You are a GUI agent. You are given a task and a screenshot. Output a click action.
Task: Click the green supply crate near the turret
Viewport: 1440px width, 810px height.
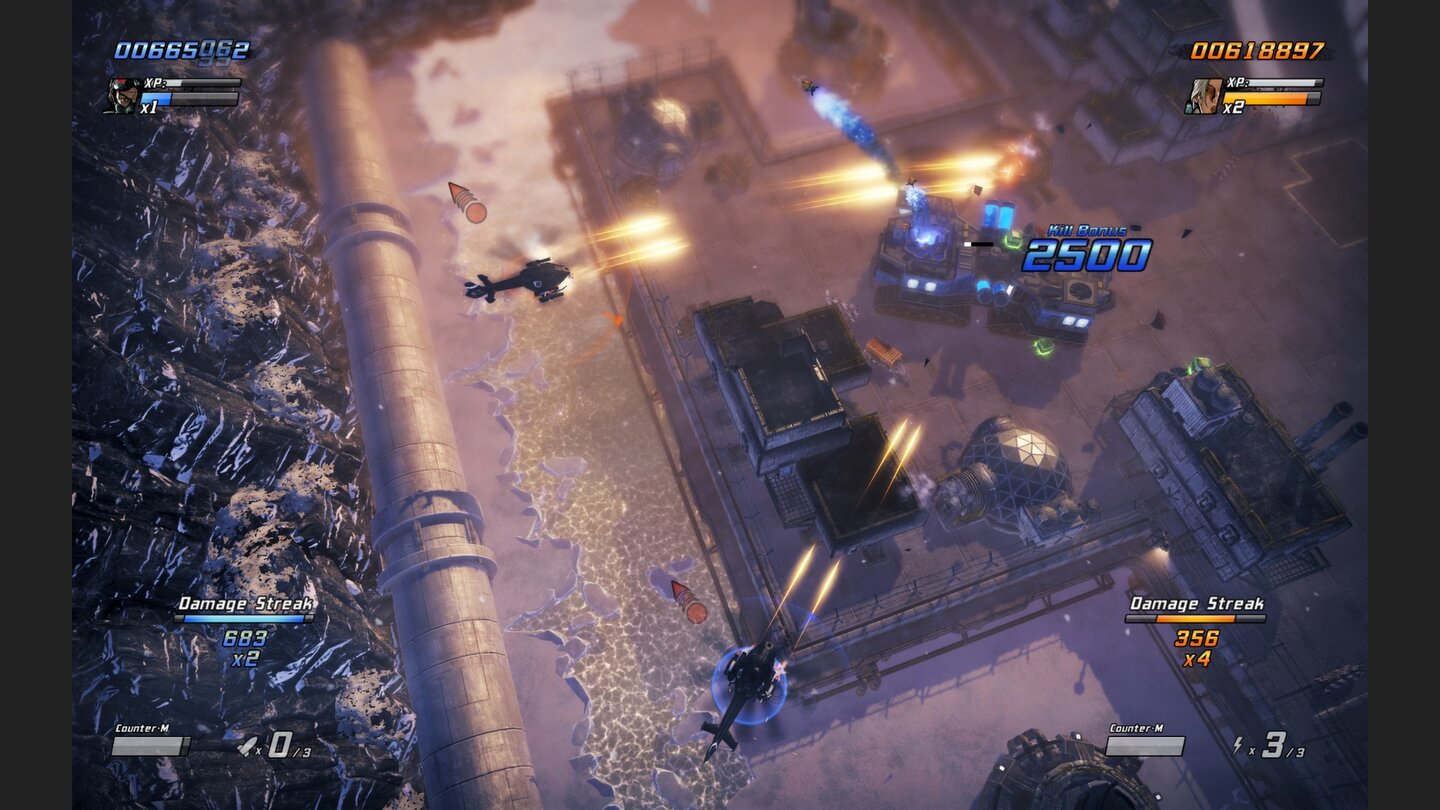point(1044,345)
